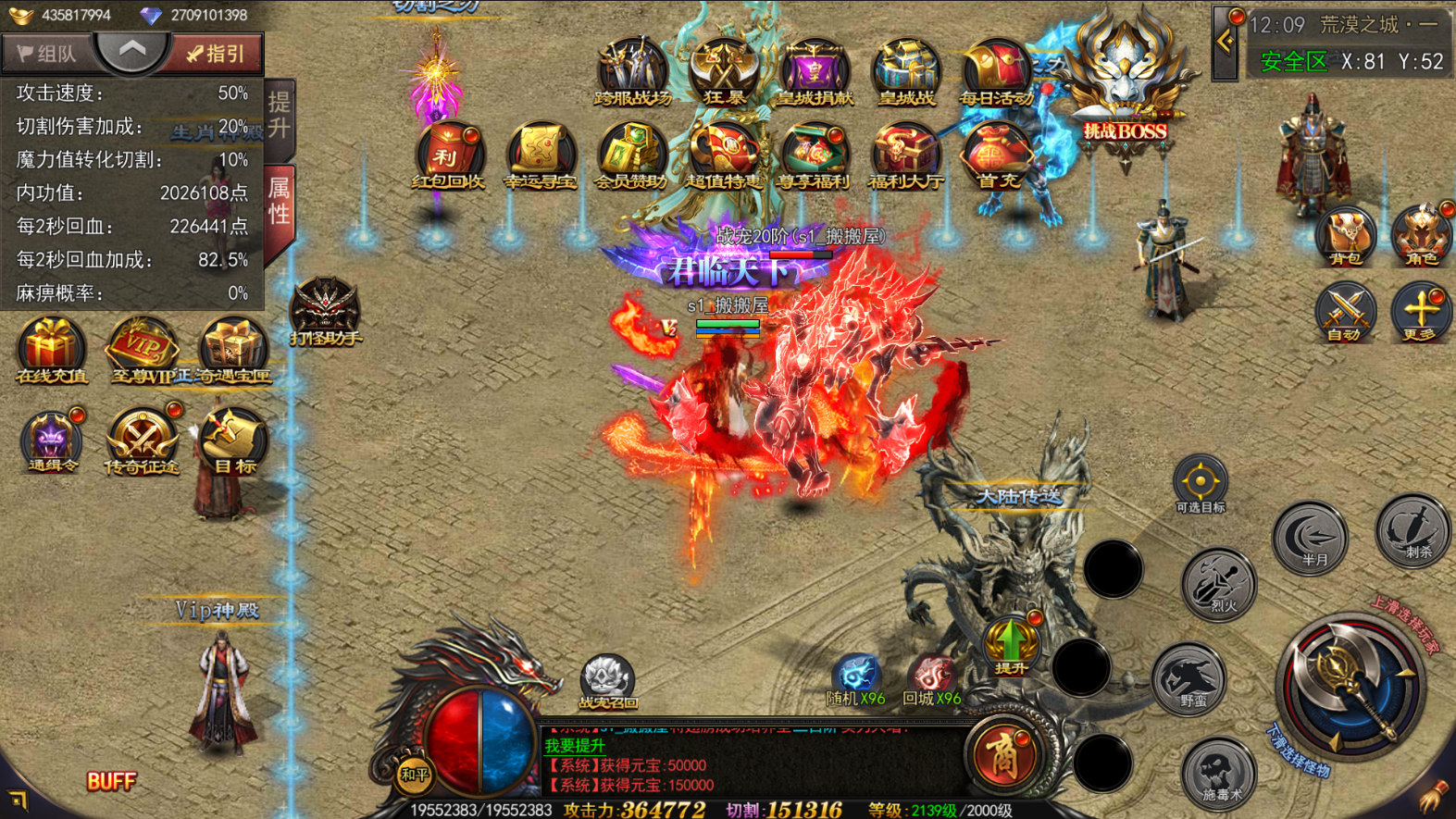Open the 跨服战场 cross-server battlefield
1456x819 pixels.
[x=632, y=70]
